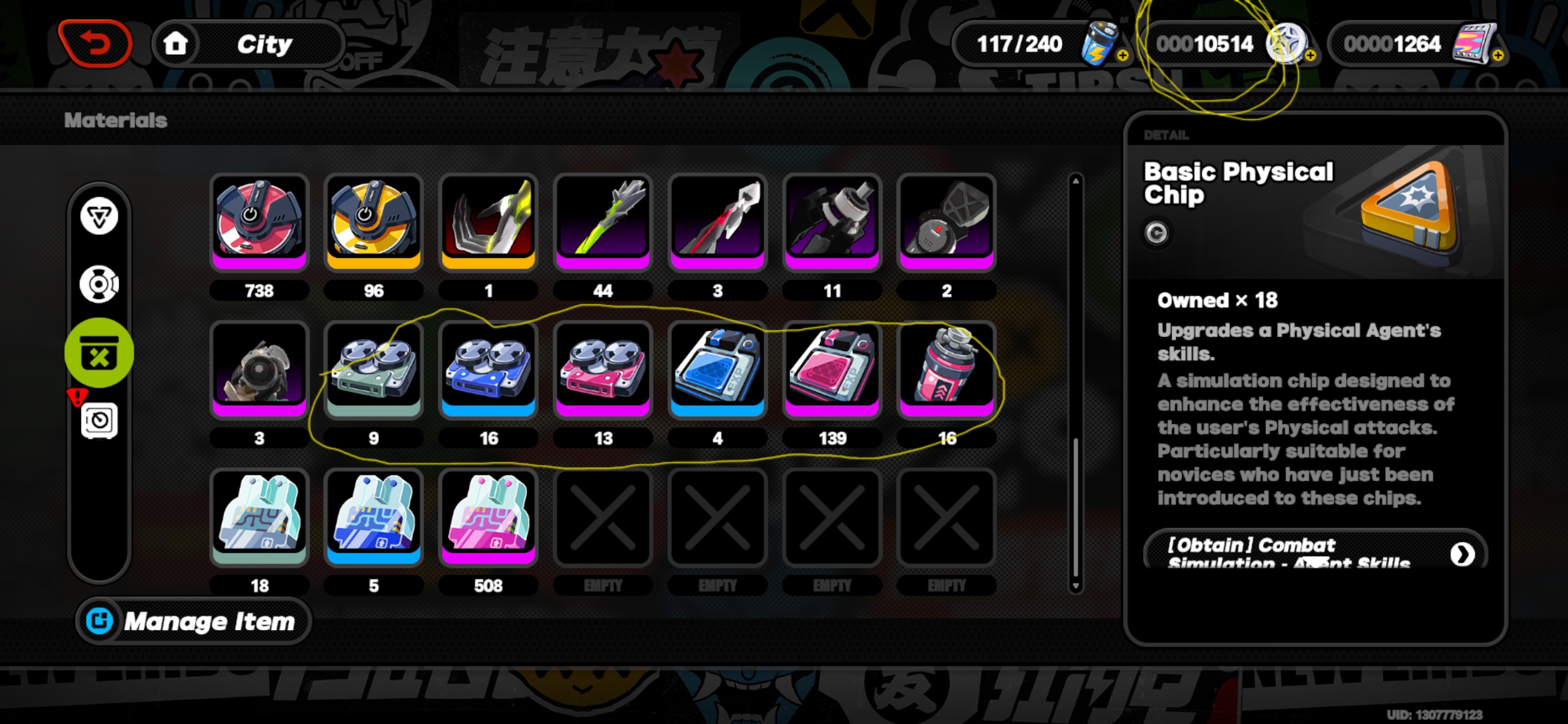The width and height of the screenshot is (1568, 724).
Task: Switch to the City location header
Action: point(266,43)
